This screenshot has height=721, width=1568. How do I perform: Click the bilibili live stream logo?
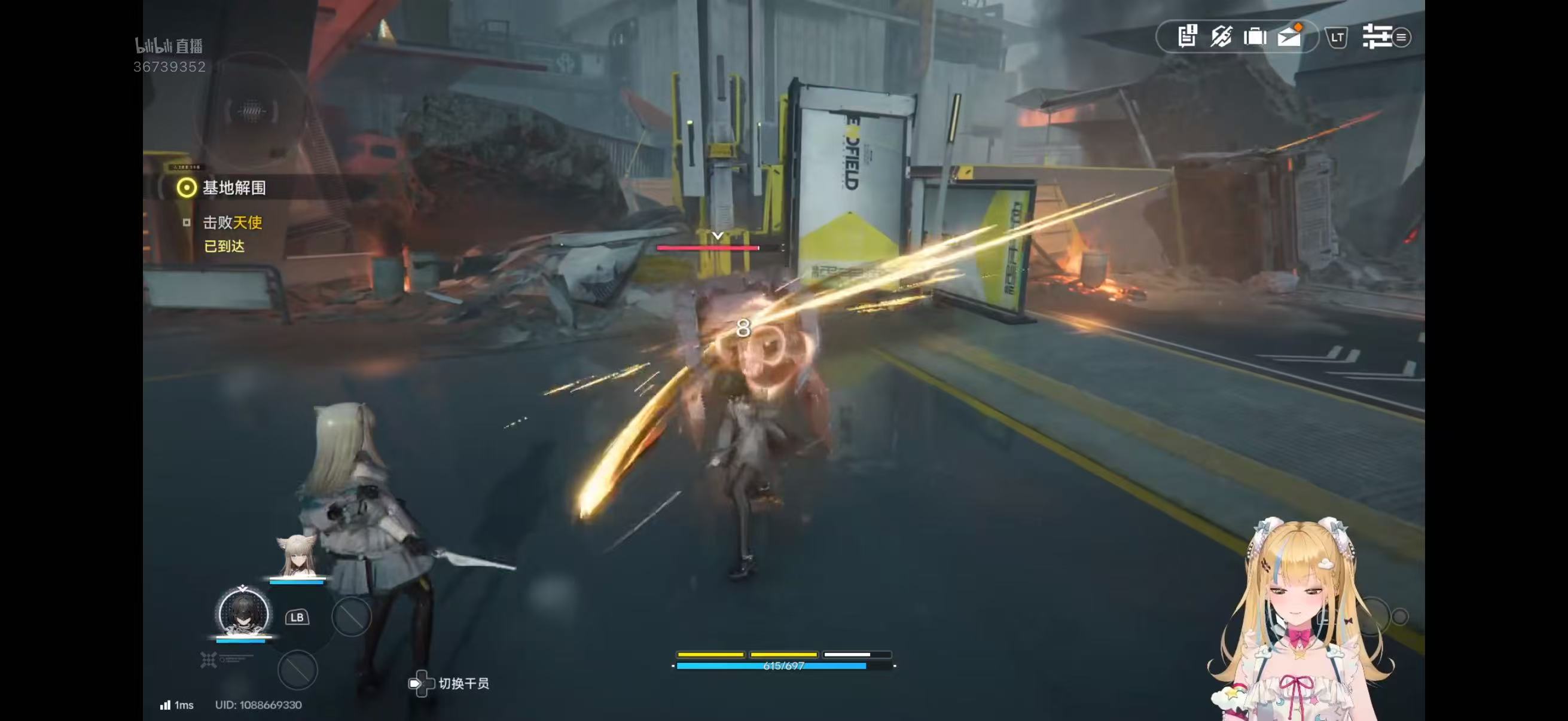tap(169, 45)
